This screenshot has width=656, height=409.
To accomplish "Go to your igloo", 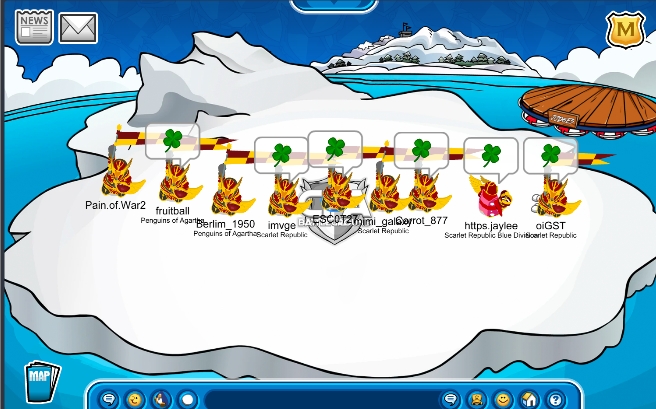I will tap(530, 399).
